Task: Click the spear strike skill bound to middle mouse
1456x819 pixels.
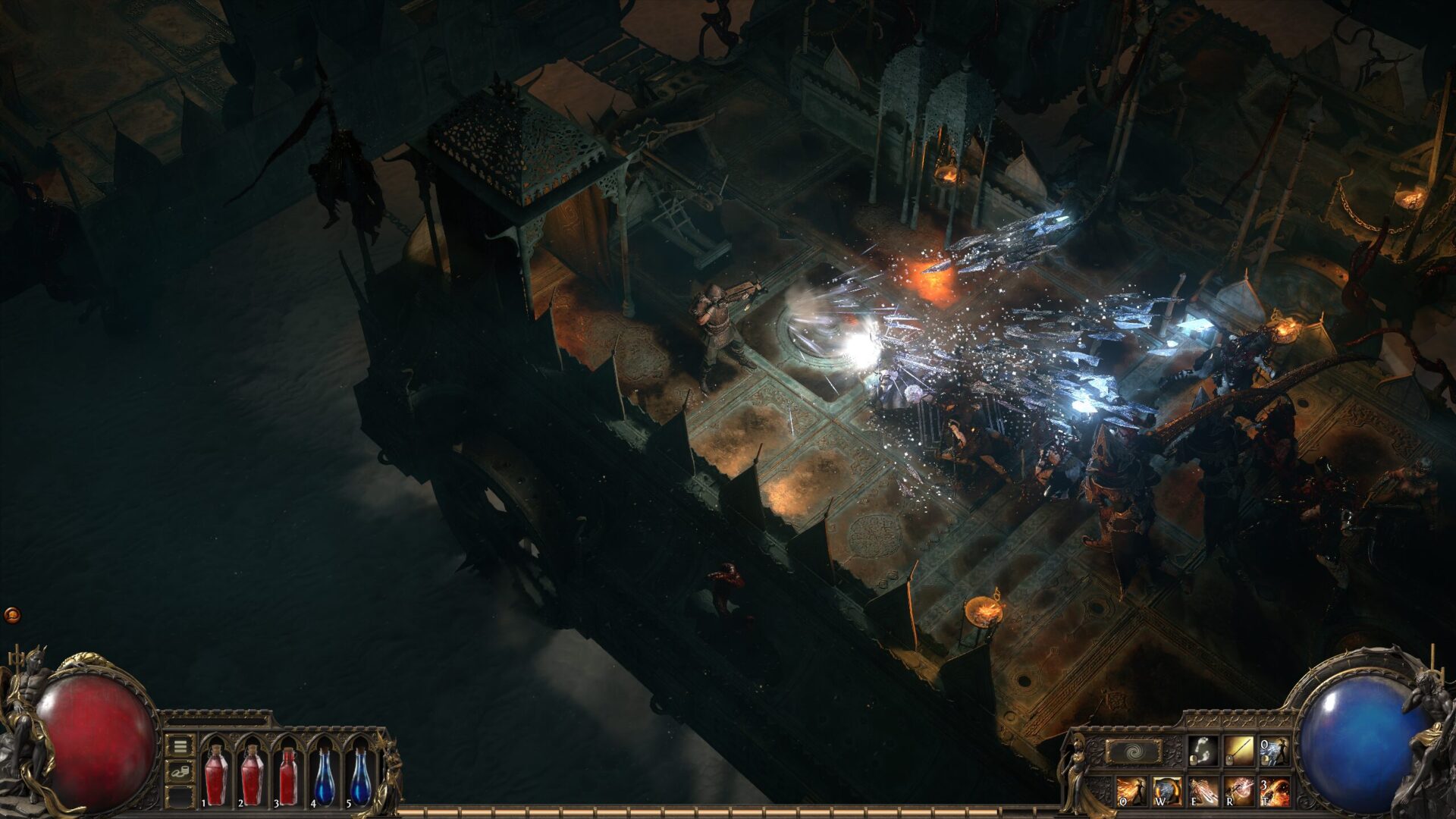Action: [1238, 751]
